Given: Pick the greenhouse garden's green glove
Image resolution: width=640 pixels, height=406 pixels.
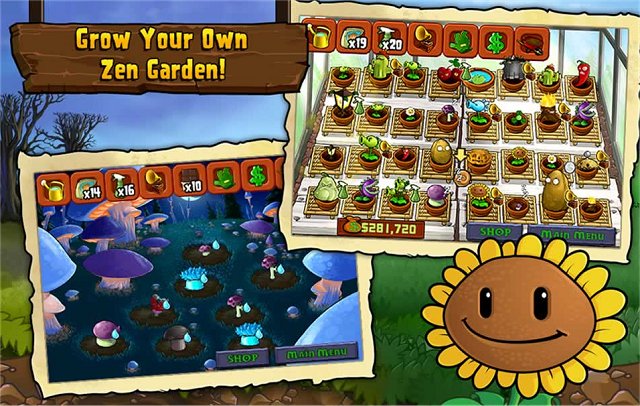Looking at the screenshot, I should click(x=458, y=41).
